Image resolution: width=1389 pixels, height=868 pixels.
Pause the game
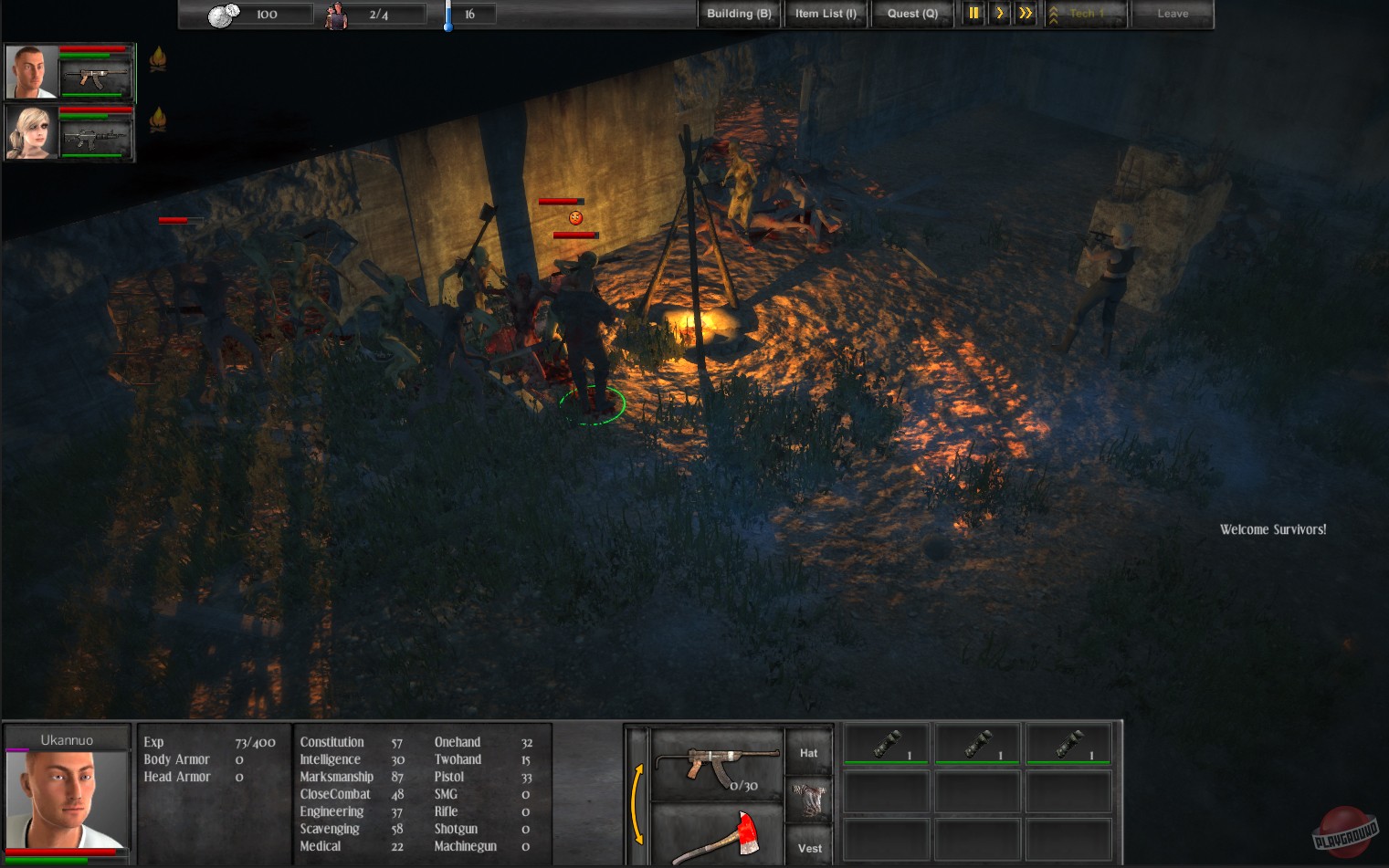[x=973, y=14]
